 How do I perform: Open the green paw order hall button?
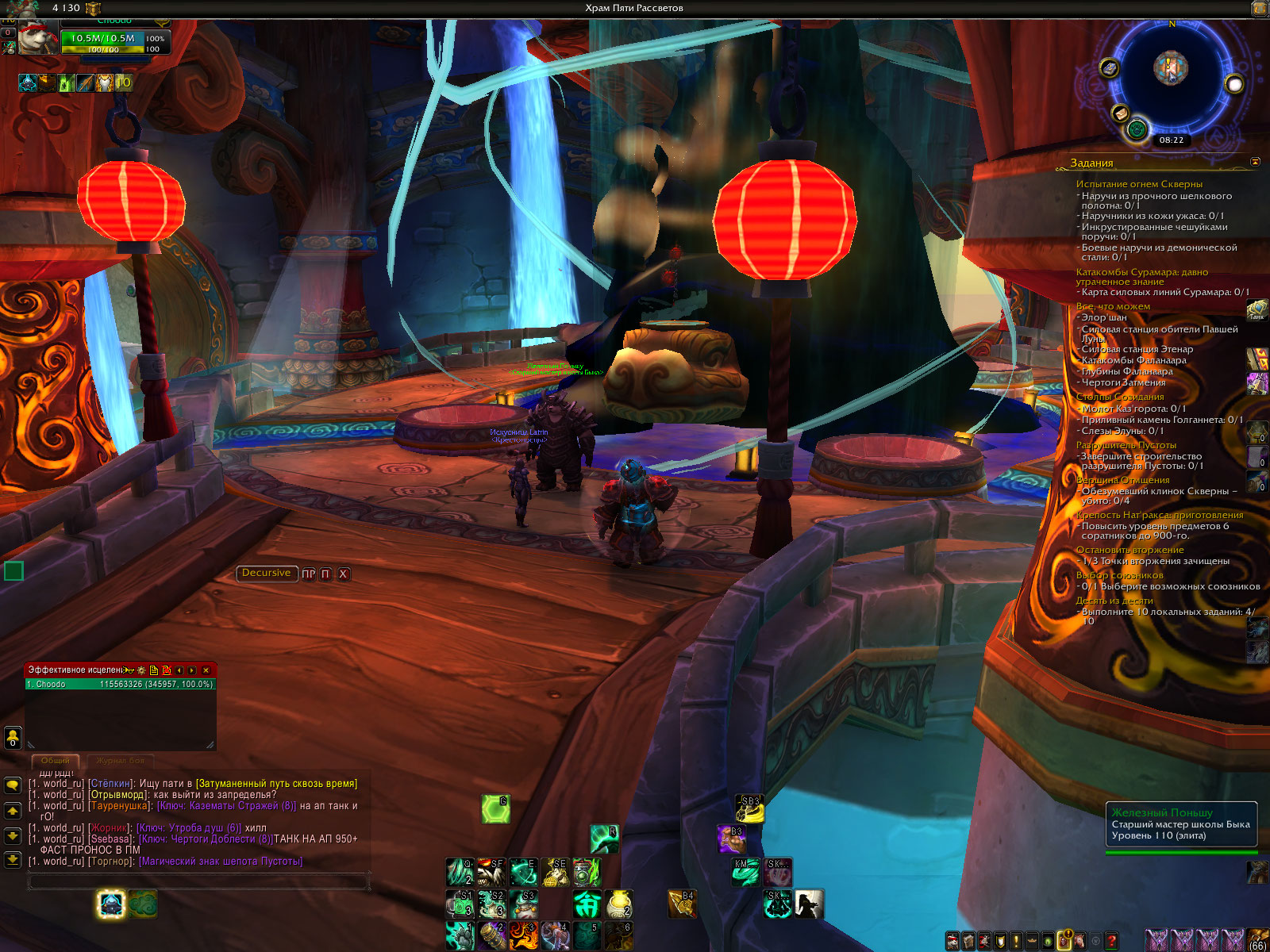coord(1137,129)
